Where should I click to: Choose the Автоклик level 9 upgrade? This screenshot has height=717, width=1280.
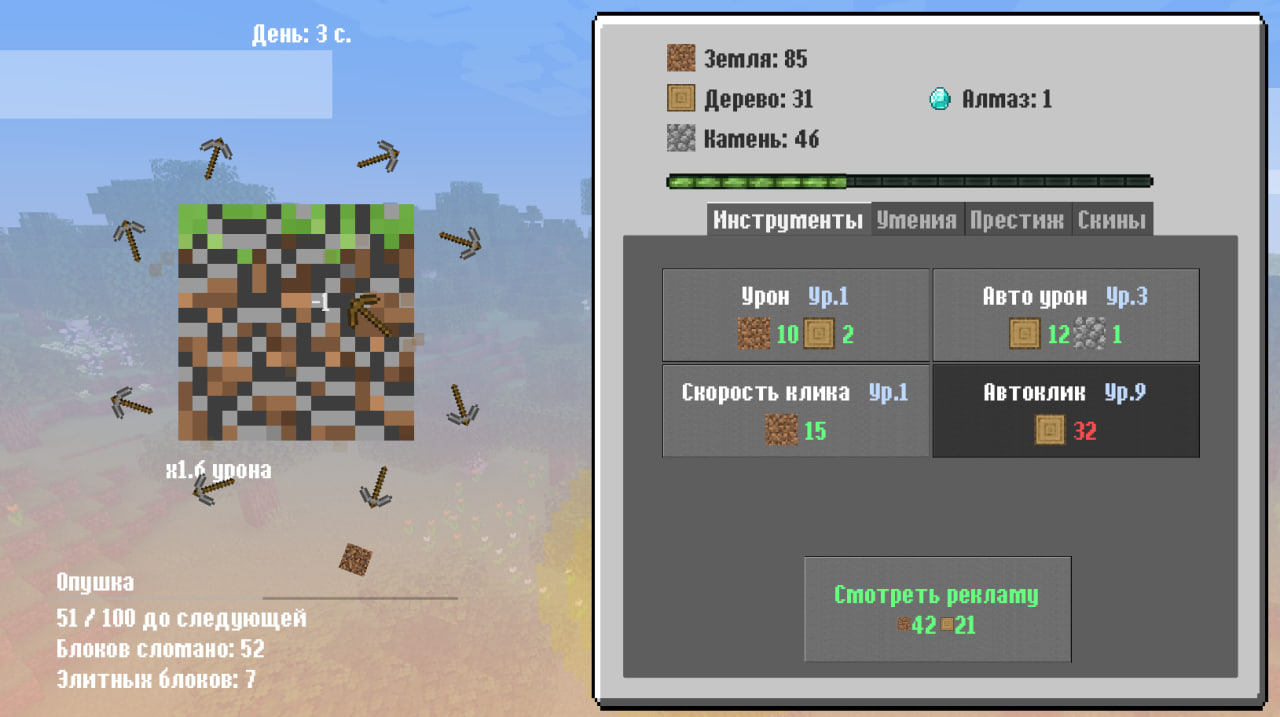tap(1065, 411)
